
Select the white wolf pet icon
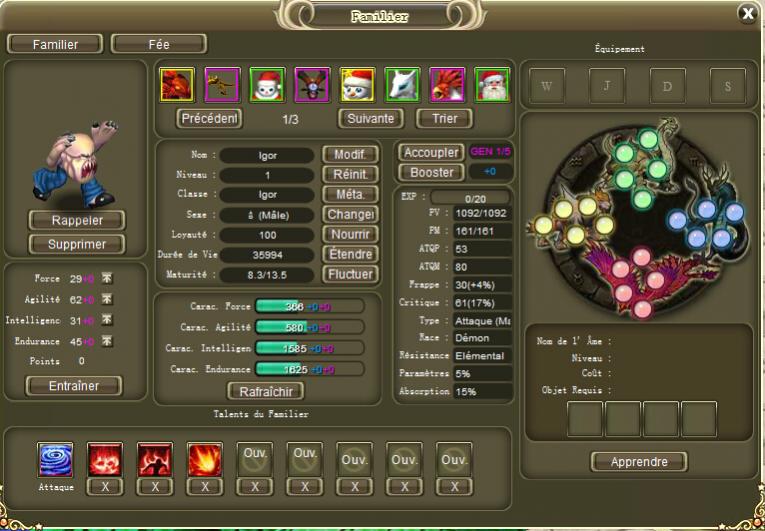pyautogui.click(x=402, y=84)
